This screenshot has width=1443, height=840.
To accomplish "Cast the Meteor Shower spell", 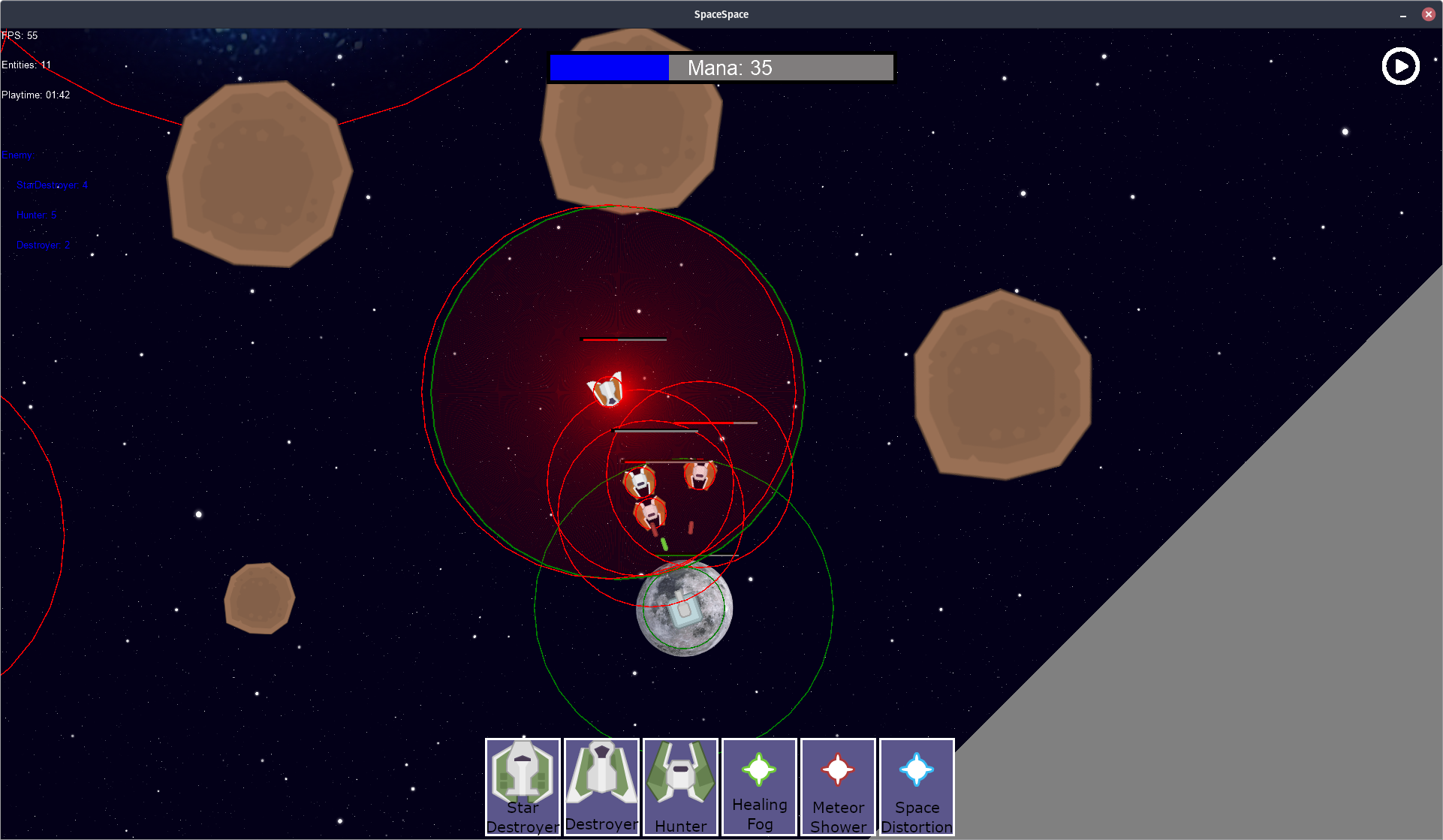I will (838, 787).
